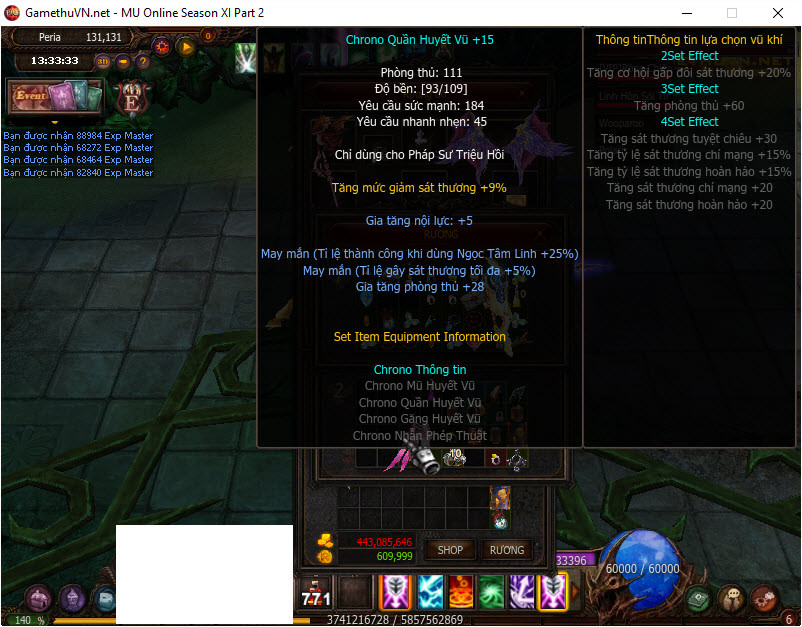Open the gear system menu icon
The height and width of the screenshot is (627, 802).
point(764,598)
